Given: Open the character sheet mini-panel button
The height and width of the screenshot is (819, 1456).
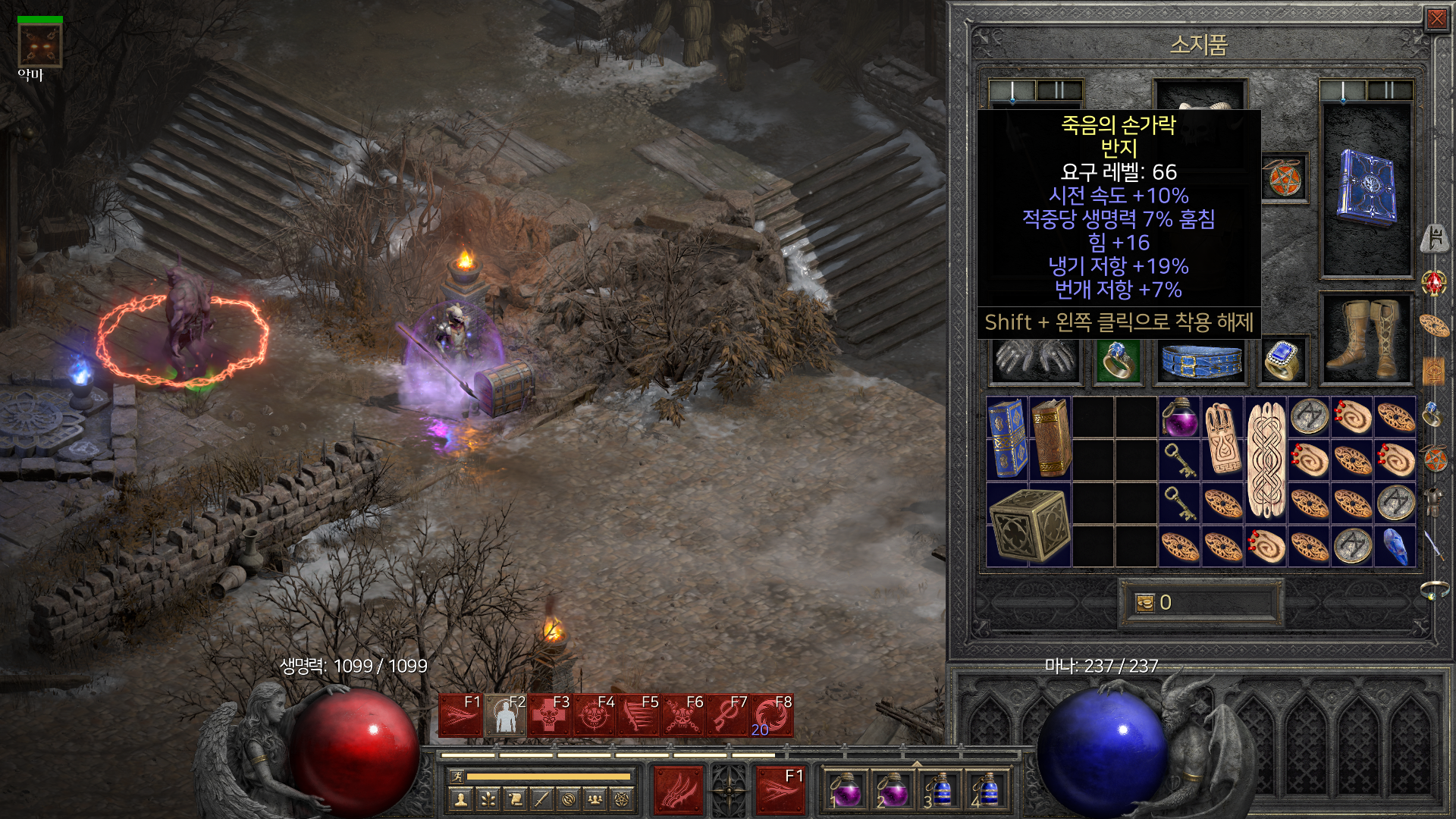Looking at the screenshot, I should (460, 799).
